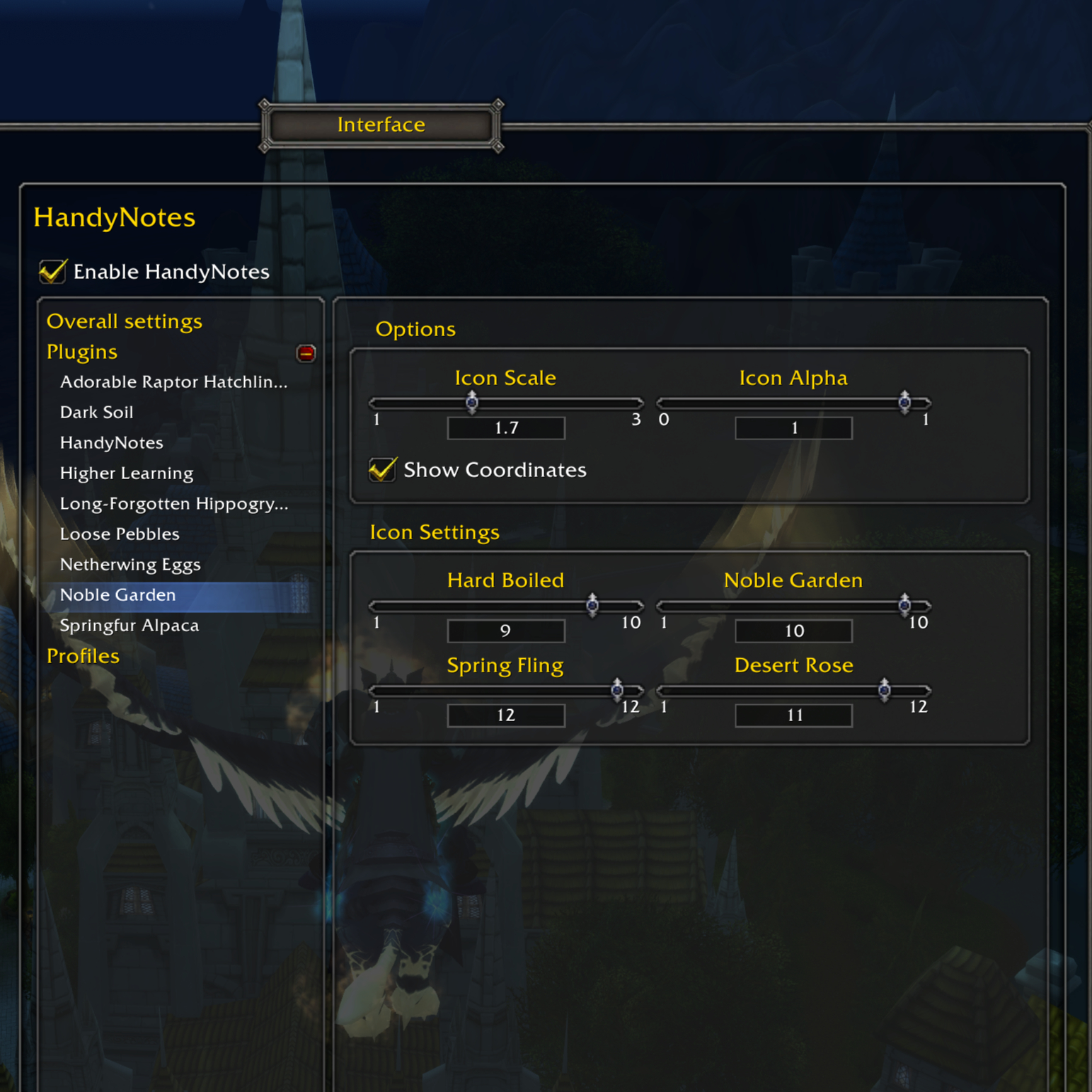Choose the HandyNotes plugin entry
Viewport: 1092px width, 1092px height.
pyautogui.click(x=112, y=443)
